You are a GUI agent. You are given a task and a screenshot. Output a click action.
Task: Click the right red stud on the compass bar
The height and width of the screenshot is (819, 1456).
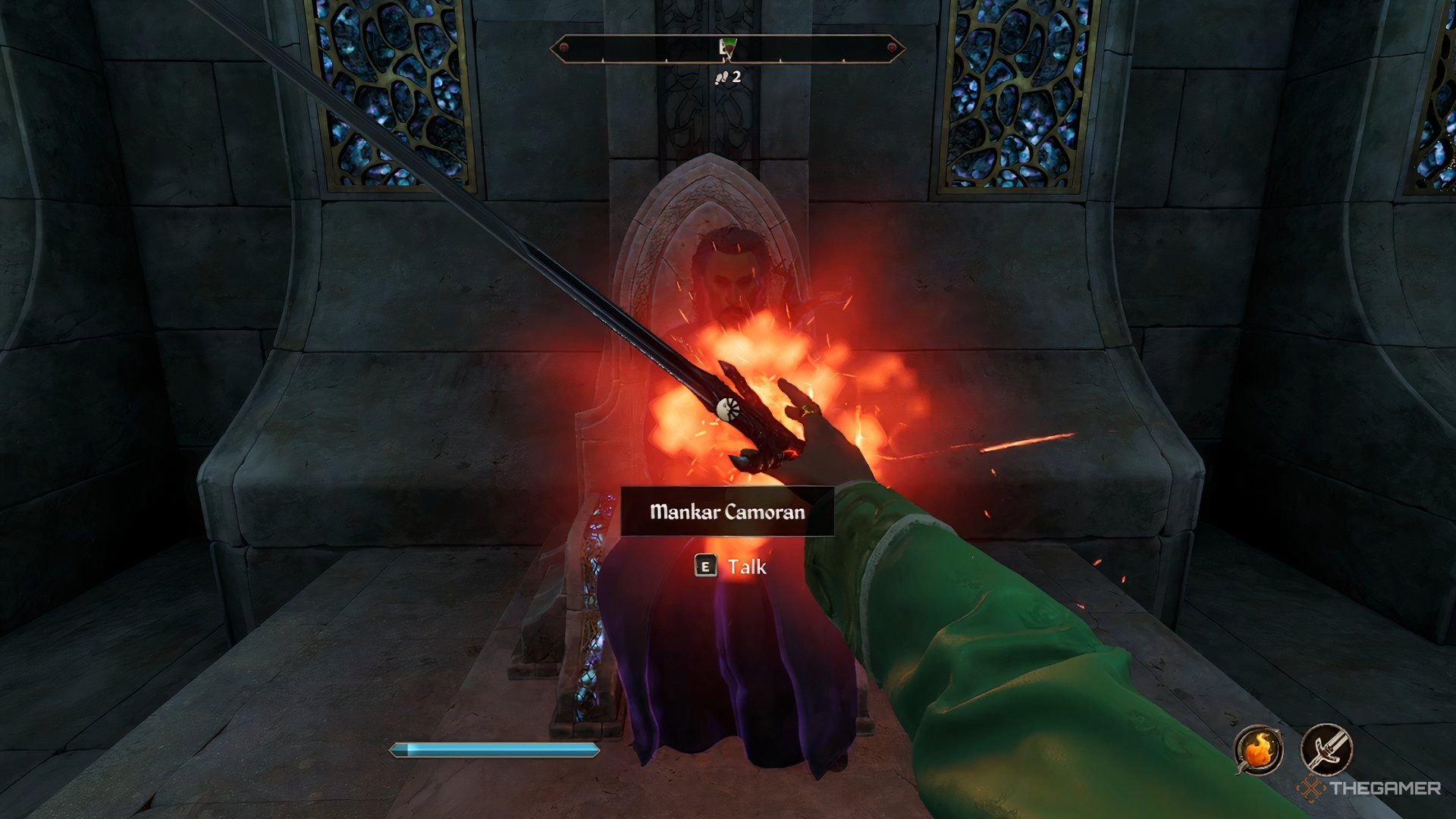(x=893, y=47)
